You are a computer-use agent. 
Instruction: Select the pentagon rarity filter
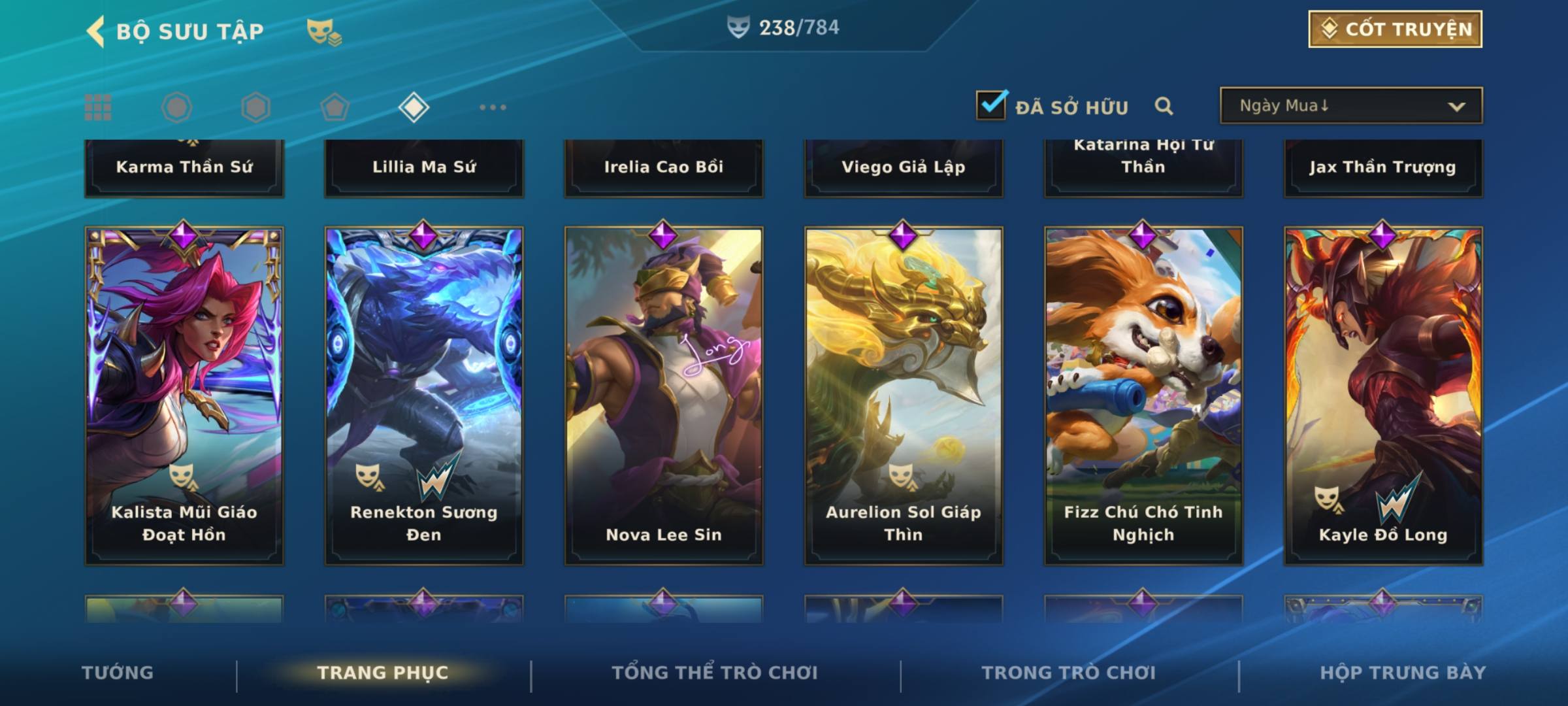point(335,107)
